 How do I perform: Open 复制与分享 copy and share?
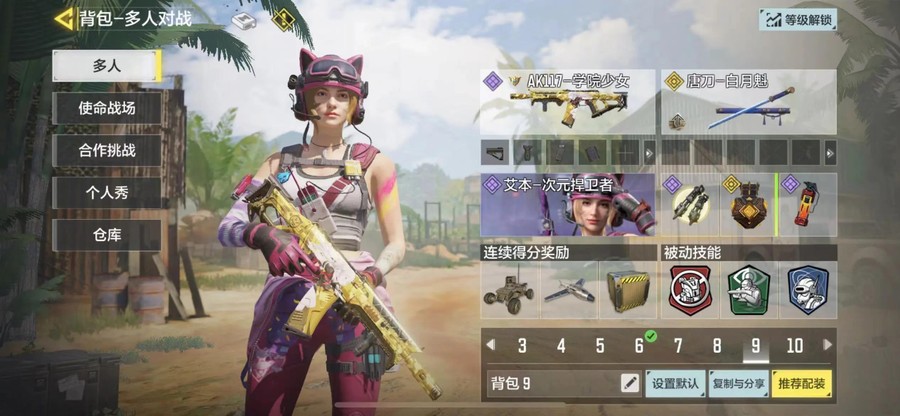[738, 383]
